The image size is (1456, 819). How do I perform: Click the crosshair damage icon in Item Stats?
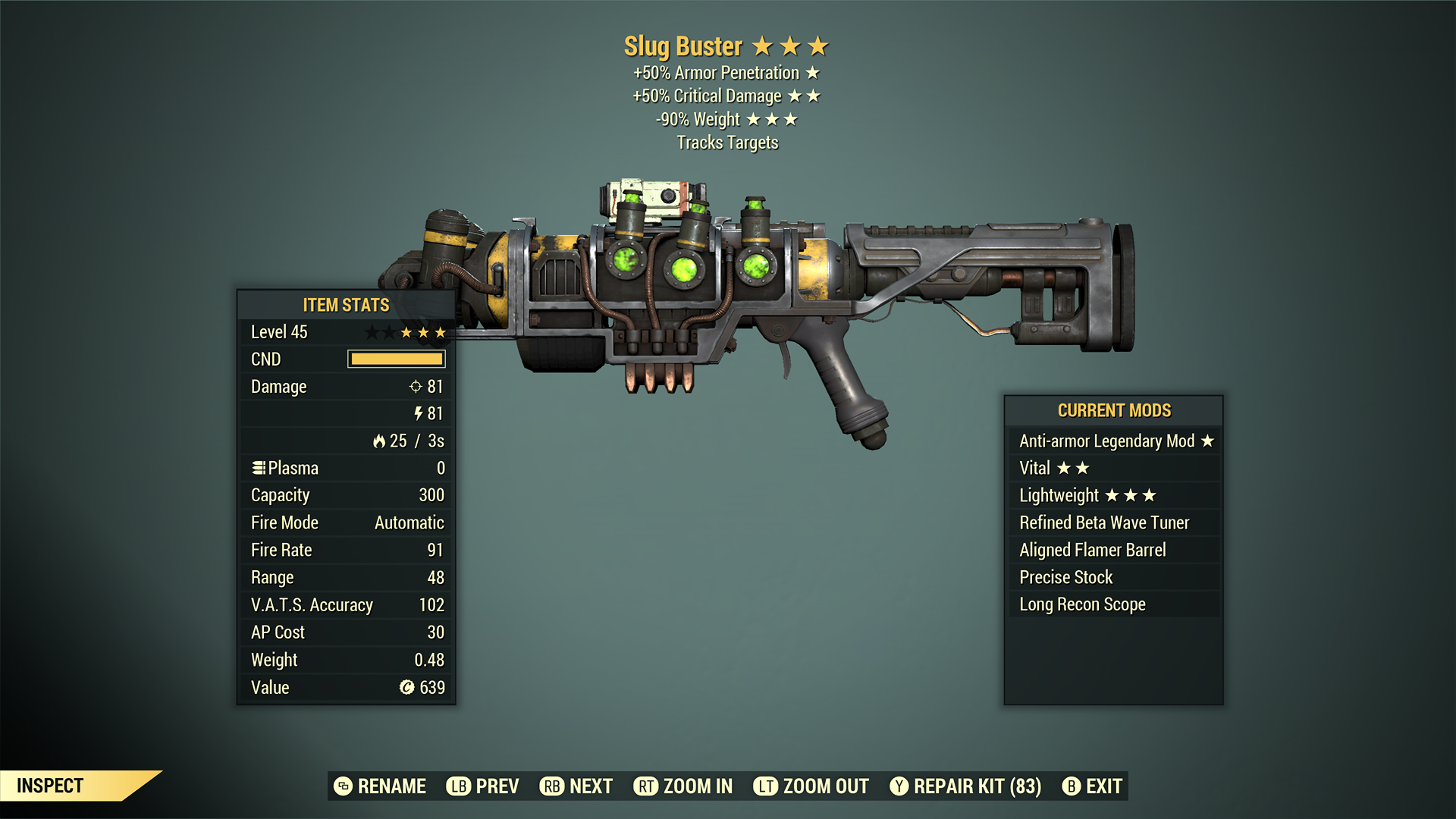[x=414, y=387]
